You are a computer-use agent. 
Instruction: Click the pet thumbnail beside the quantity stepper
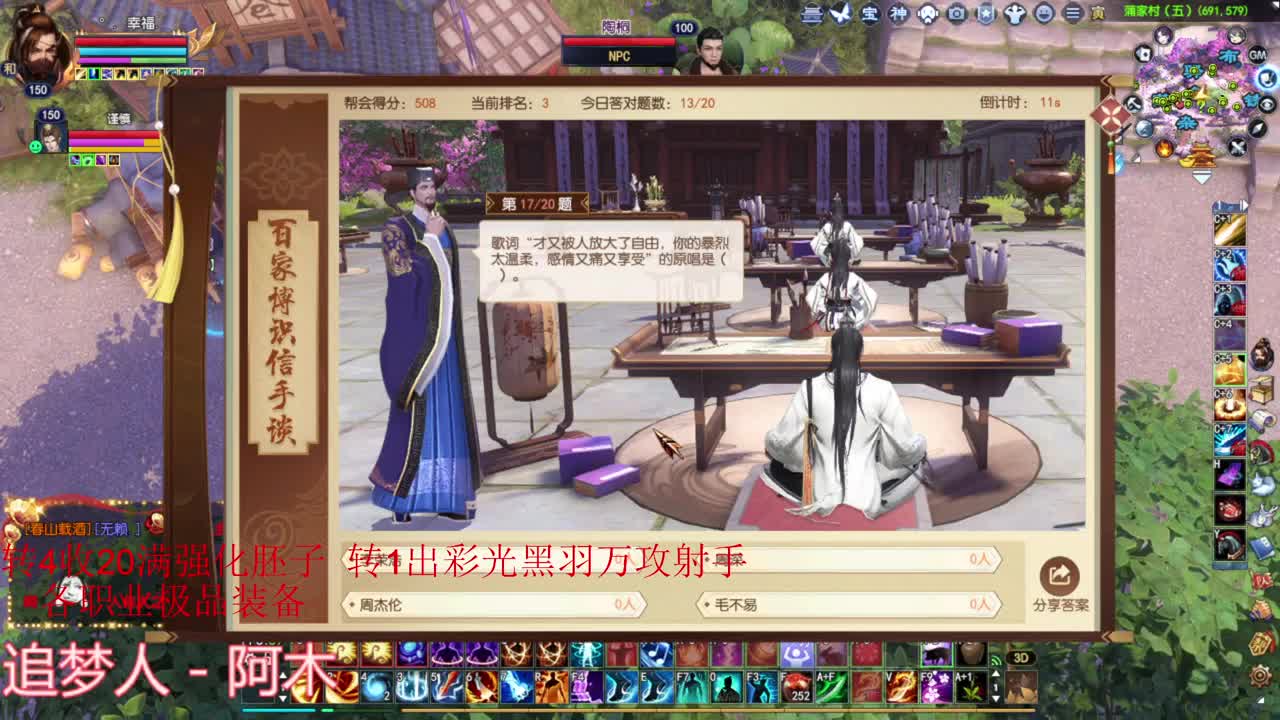[1021, 688]
